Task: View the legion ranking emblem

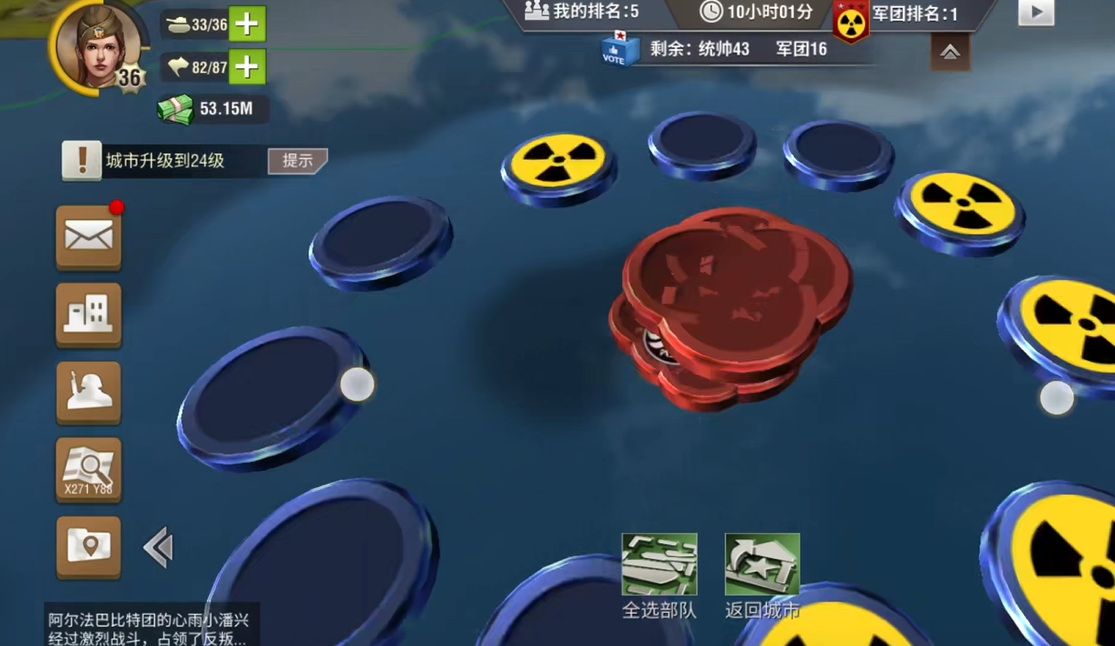Action: pyautogui.click(x=851, y=20)
